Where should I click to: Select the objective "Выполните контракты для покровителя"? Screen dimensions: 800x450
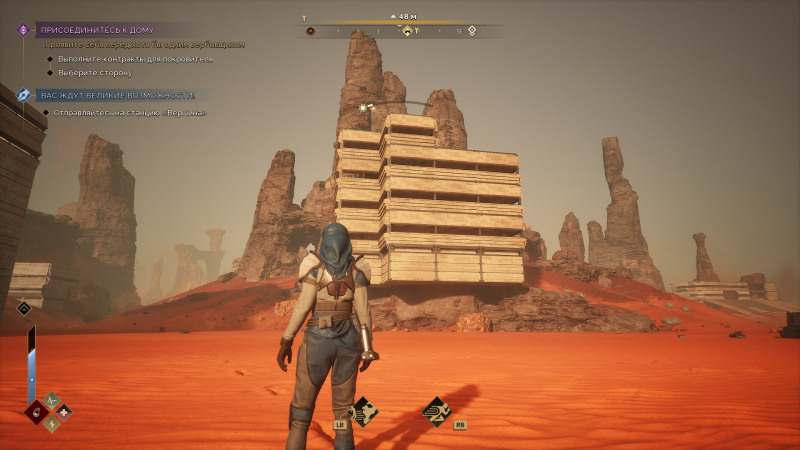pos(135,59)
